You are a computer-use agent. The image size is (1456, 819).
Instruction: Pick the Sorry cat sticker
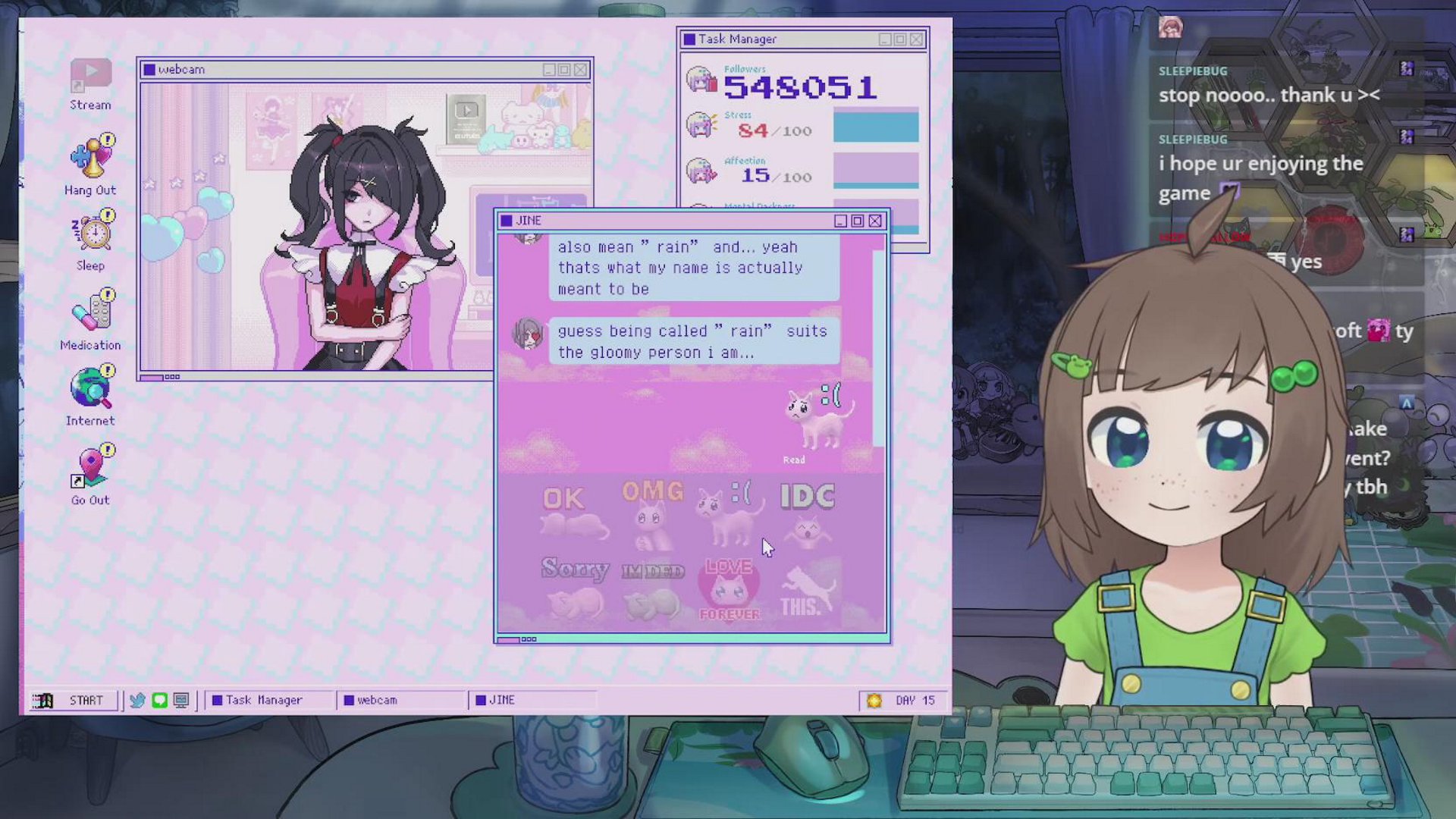point(575,588)
